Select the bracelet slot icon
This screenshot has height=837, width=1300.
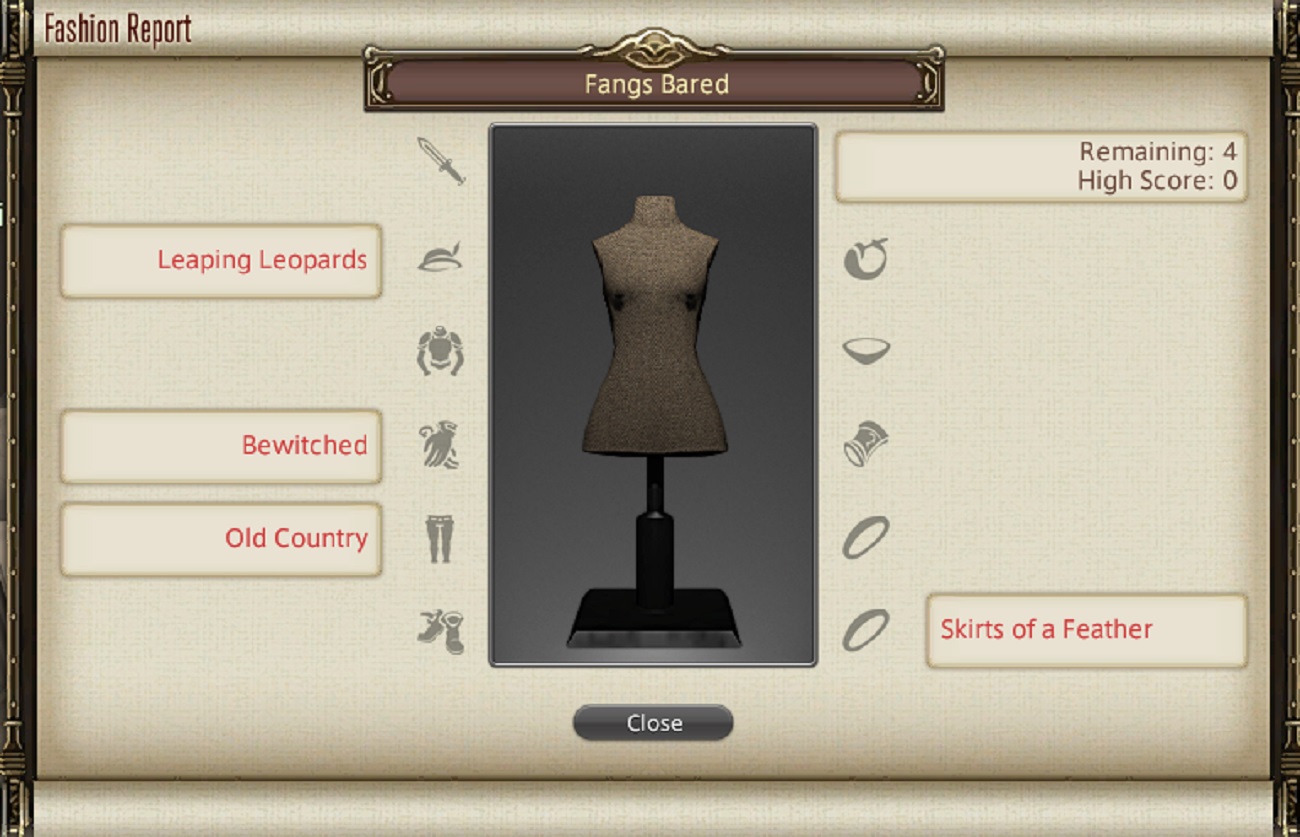click(x=863, y=445)
